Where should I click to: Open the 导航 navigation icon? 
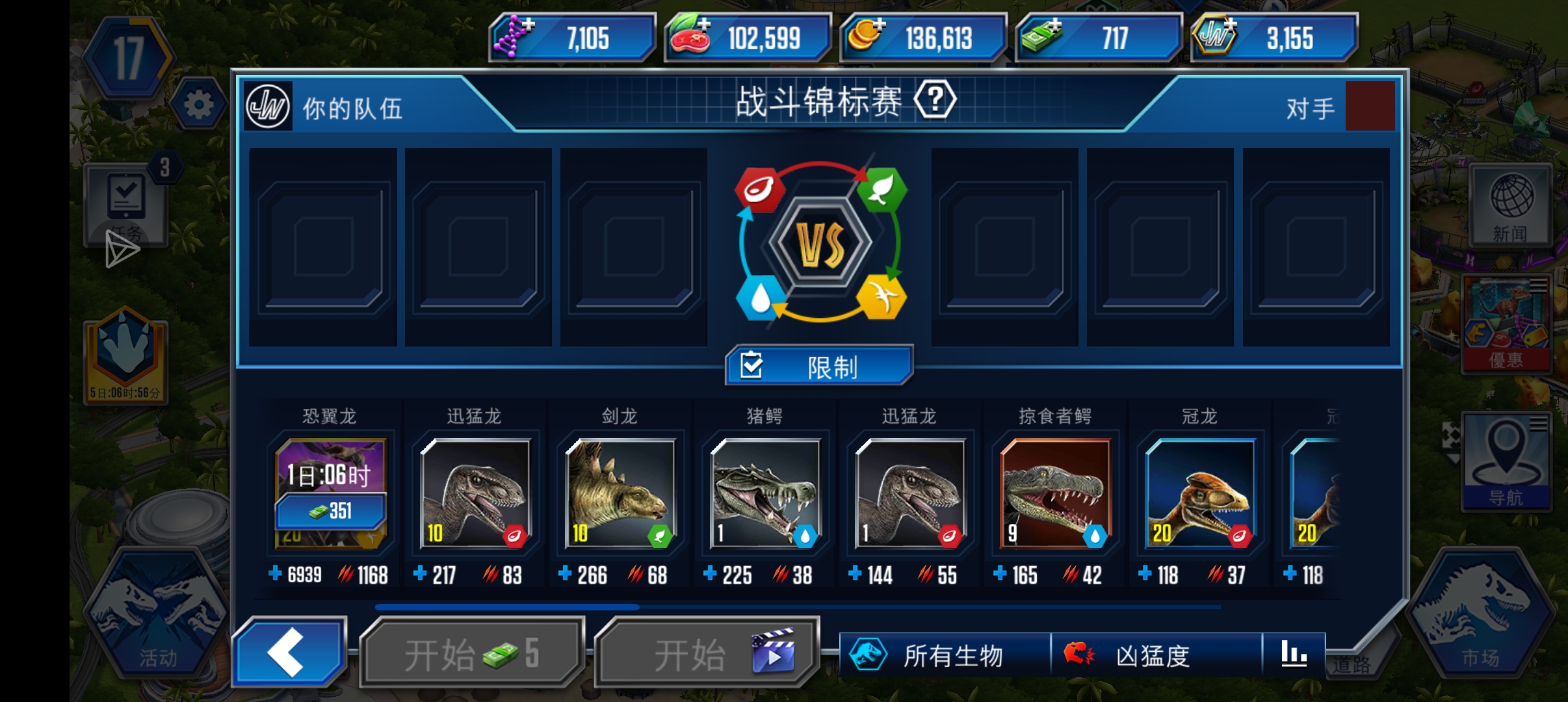[x=1507, y=461]
